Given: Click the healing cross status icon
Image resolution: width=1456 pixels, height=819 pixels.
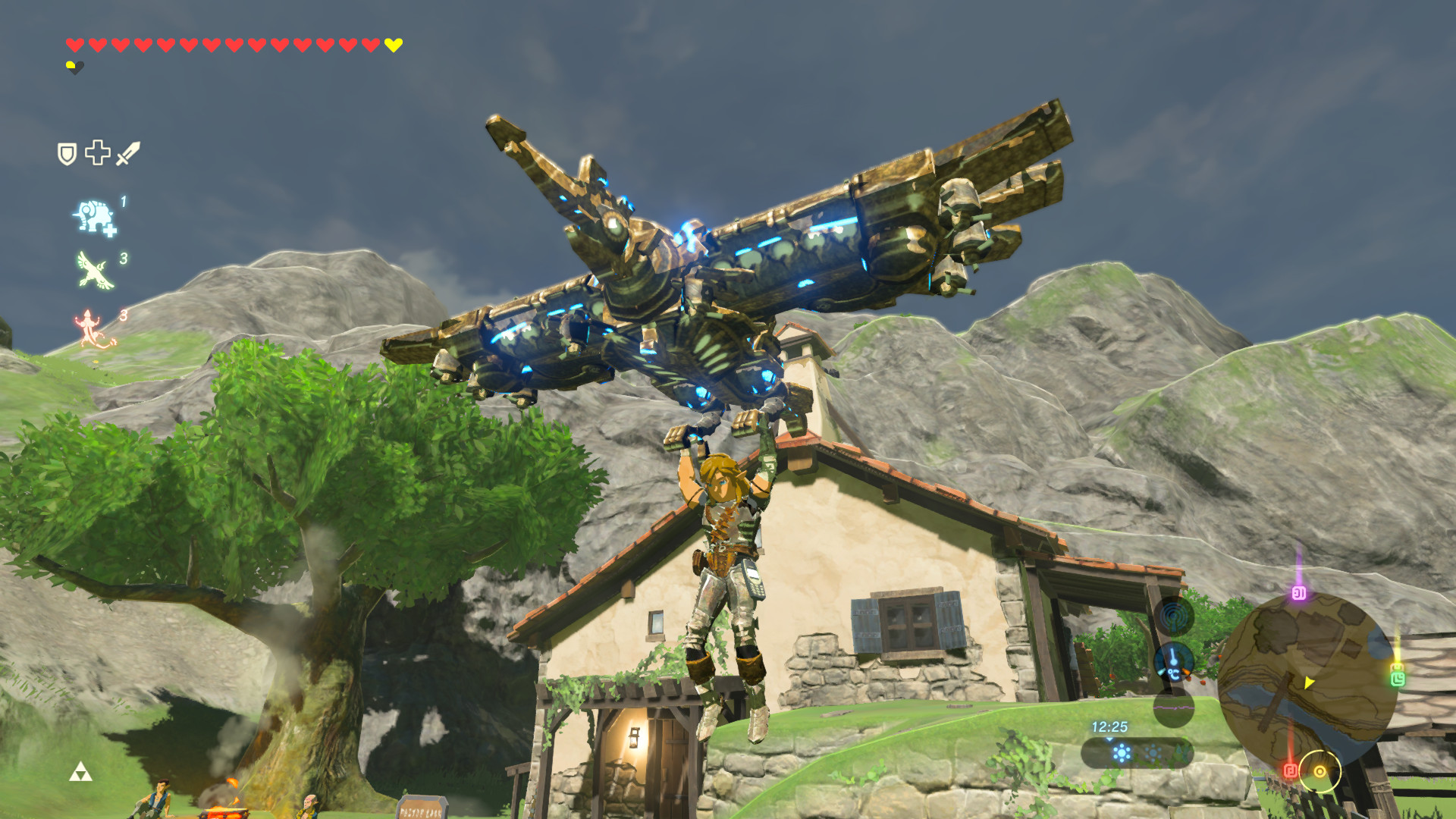Looking at the screenshot, I should tap(97, 153).
